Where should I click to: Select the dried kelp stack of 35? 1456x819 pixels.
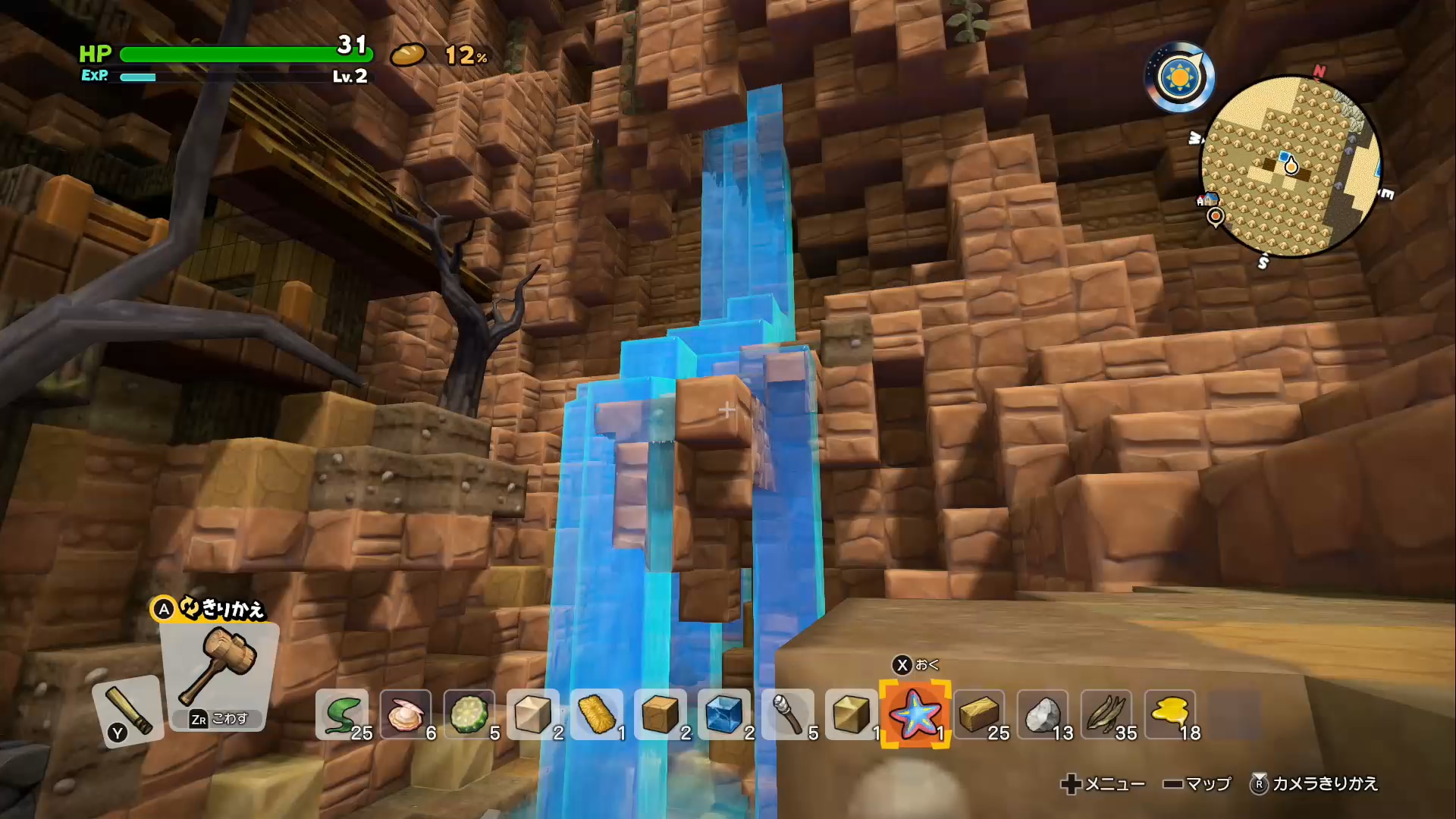[x=1107, y=713]
